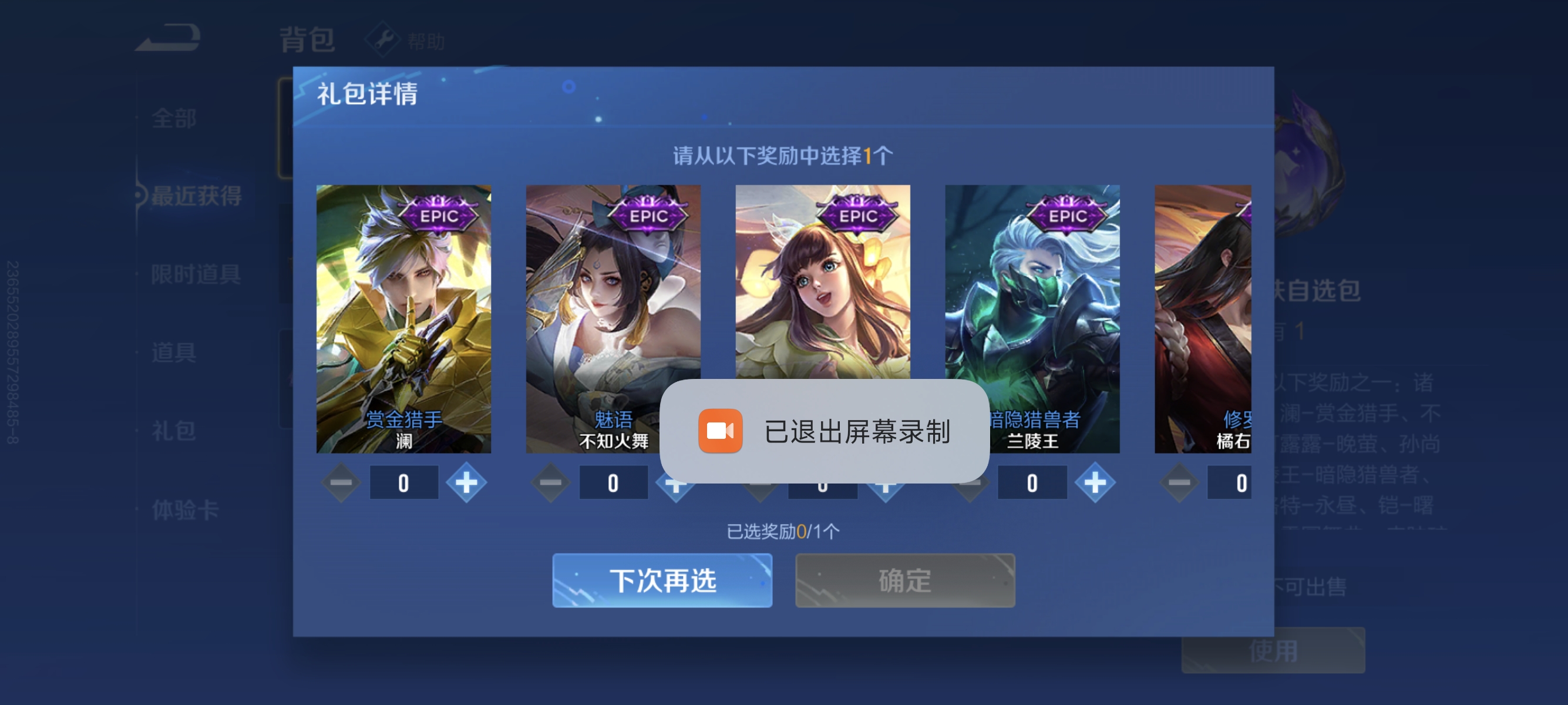Click the 兰陵王 quantity input field
Viewport: 1568px width, 705px height.
pos(1032,482)
